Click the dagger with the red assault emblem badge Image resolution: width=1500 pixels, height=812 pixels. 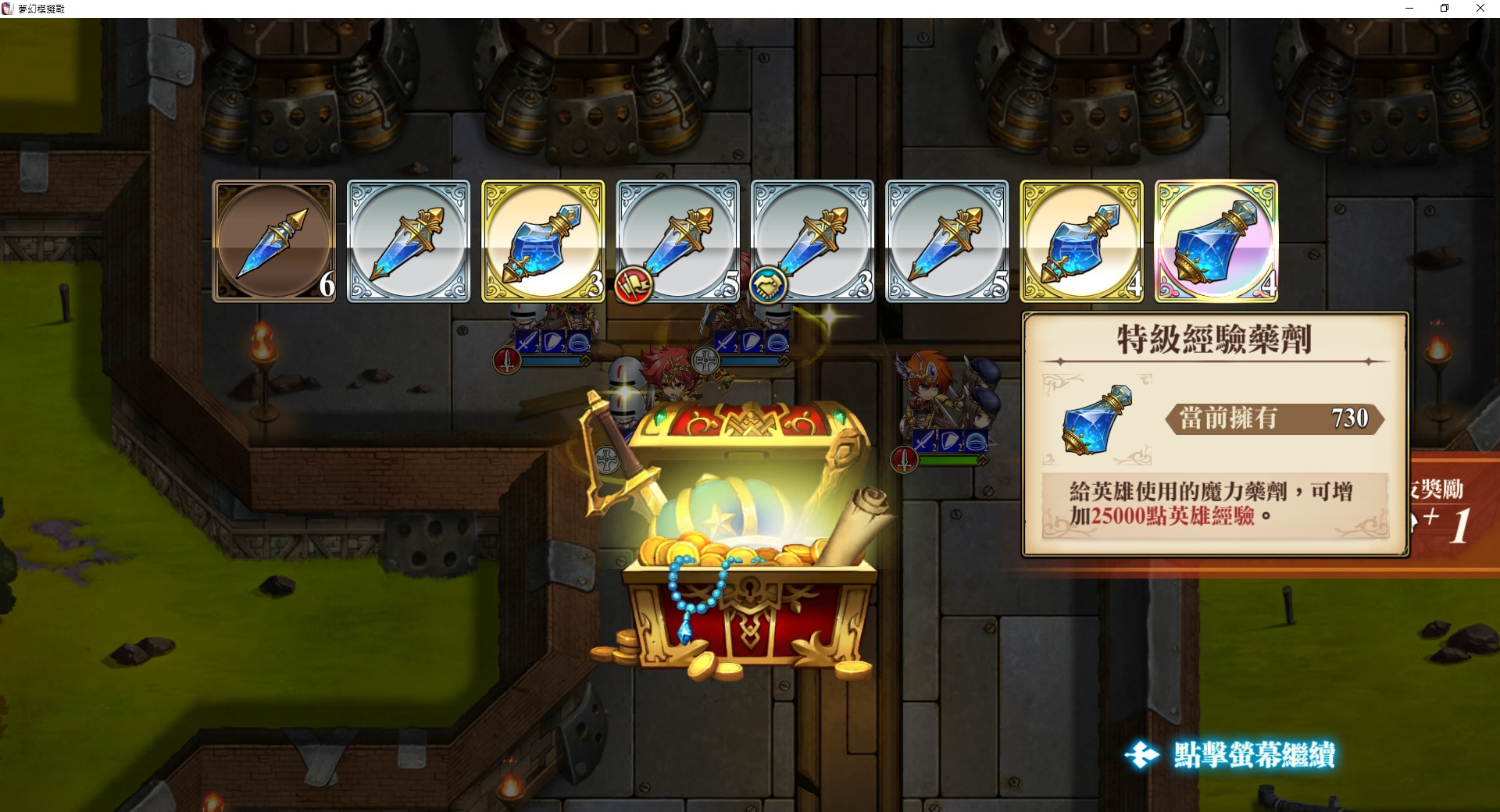coord(677,240)
